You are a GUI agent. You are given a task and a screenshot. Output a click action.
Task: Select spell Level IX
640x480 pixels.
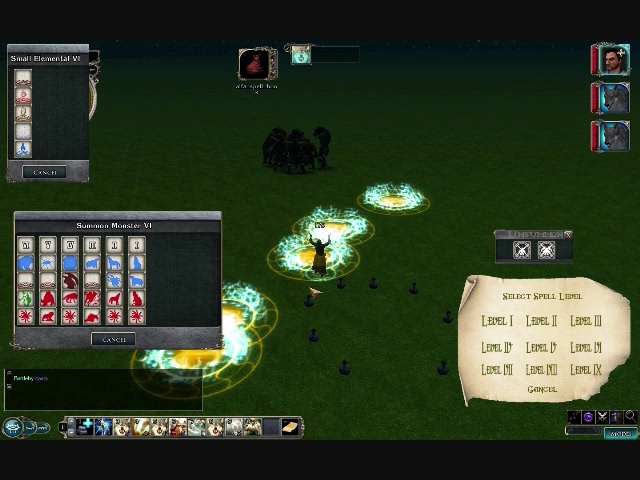click(x=585, y=370)
